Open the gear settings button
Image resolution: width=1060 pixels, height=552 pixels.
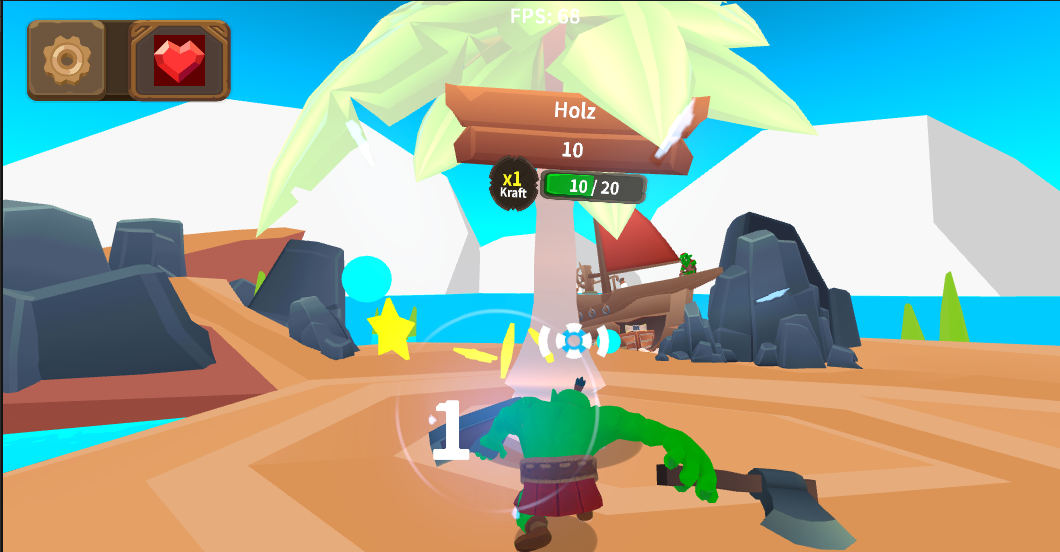(66, 60)
